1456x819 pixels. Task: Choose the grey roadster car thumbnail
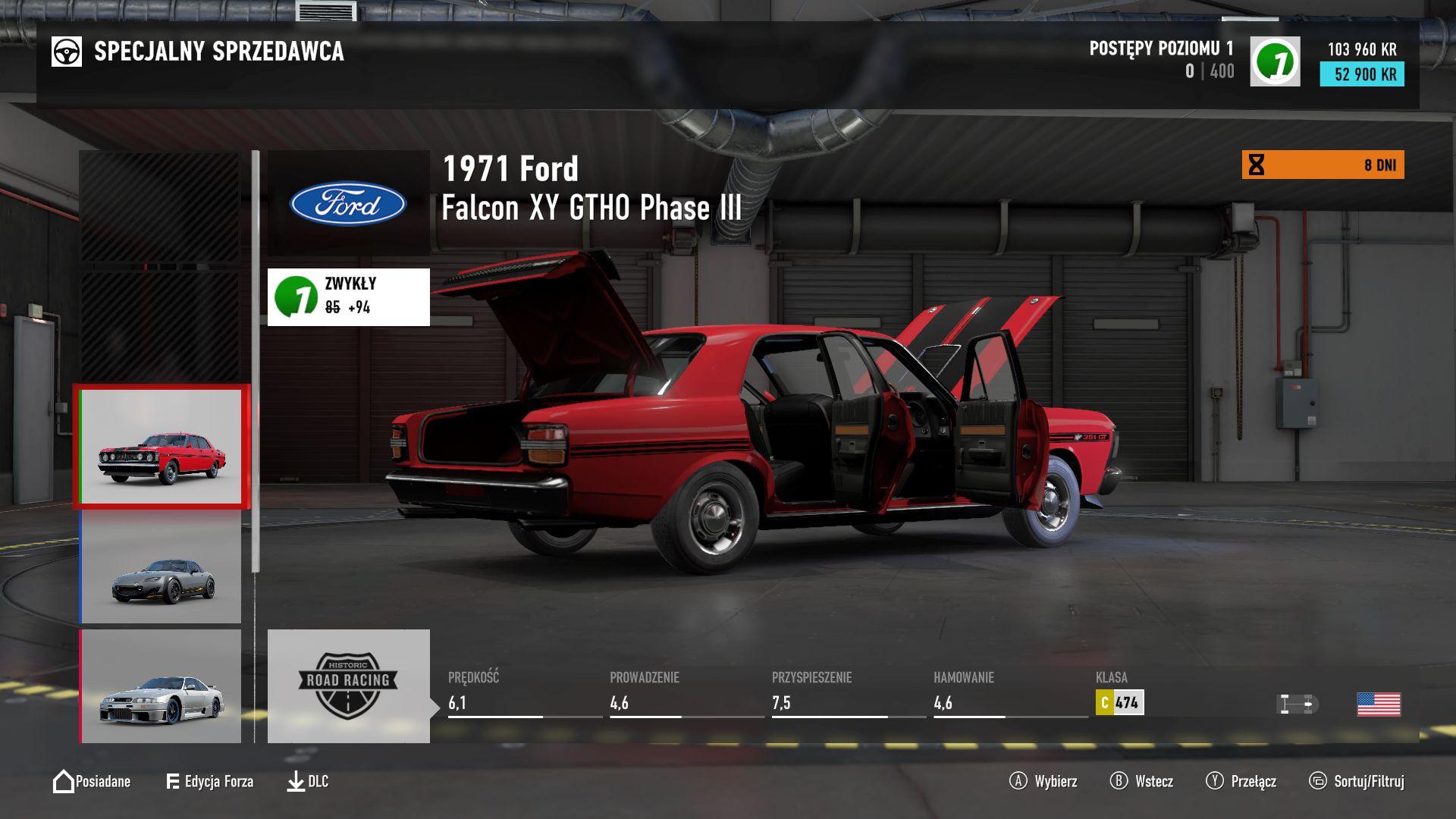[x=162, y=567]
